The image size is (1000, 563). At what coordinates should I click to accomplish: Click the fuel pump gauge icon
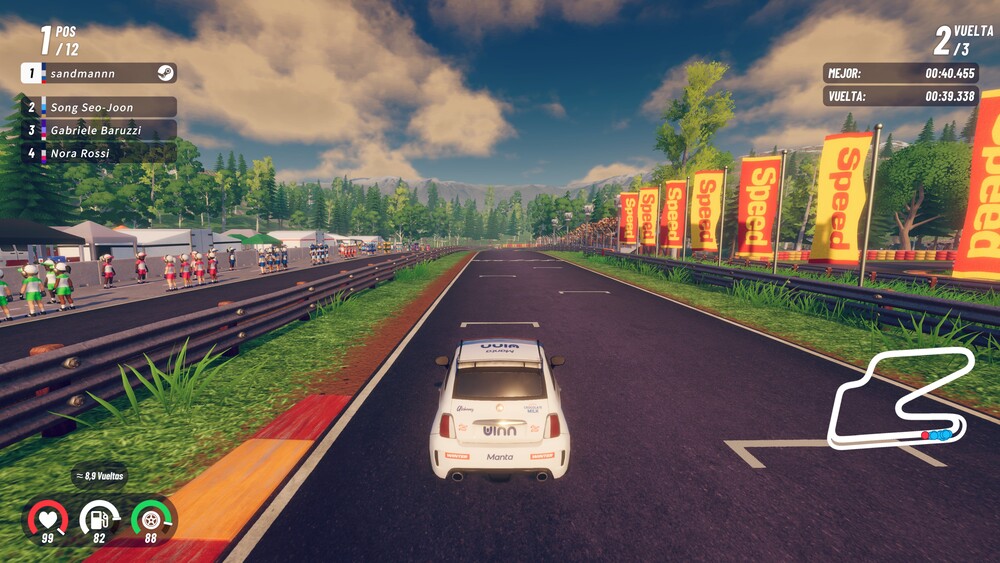point(99,518)
